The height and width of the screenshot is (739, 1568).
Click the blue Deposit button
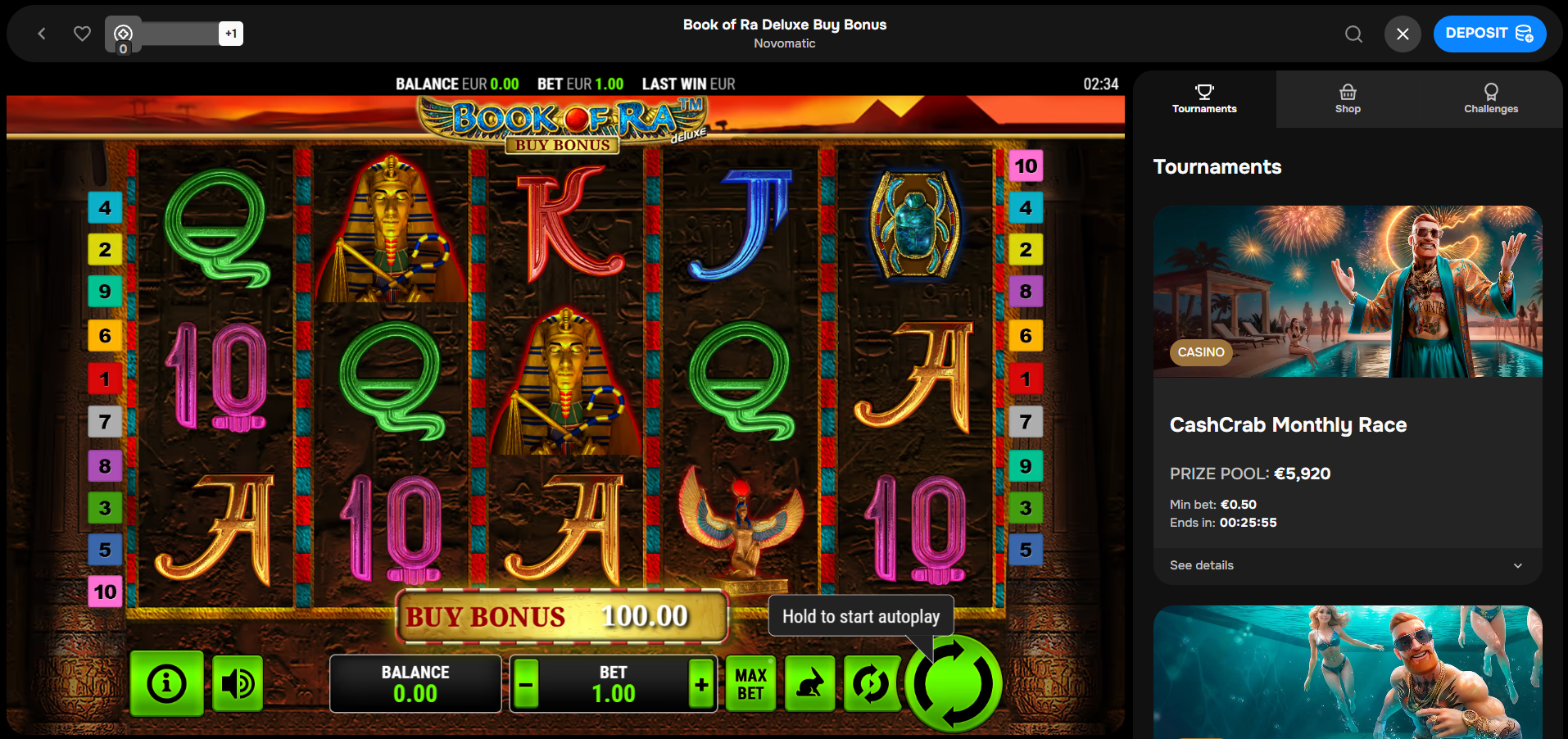click(x=1489, y=34)
